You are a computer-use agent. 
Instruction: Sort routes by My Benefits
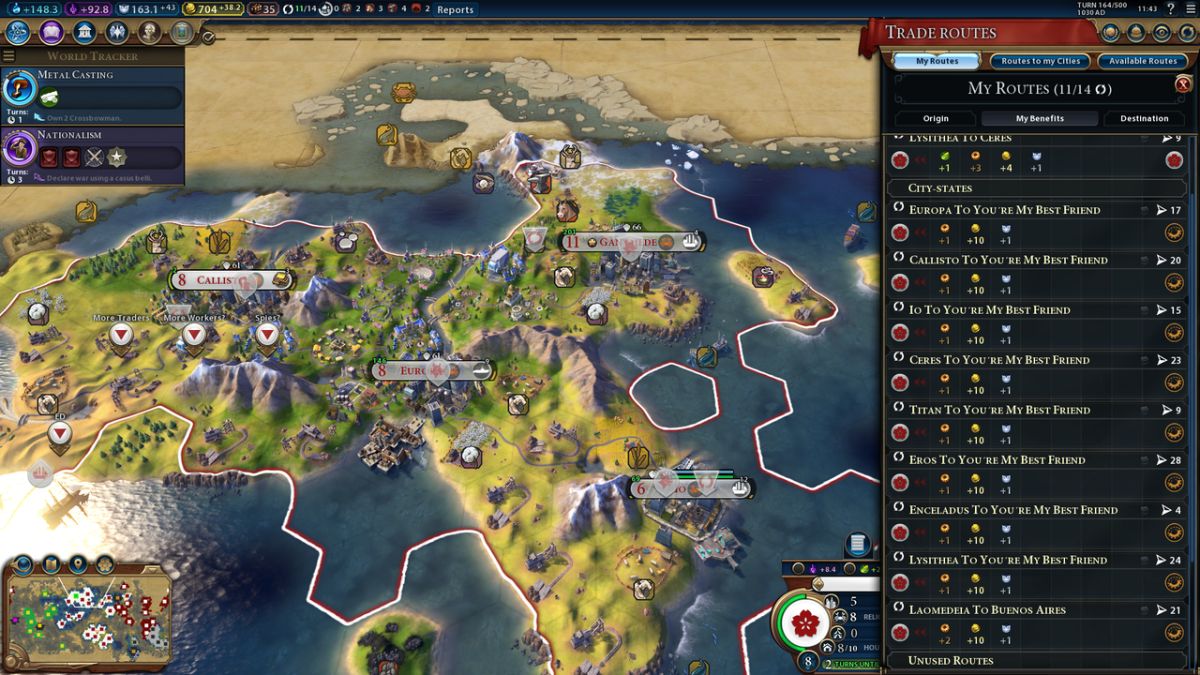[1039, 118]
